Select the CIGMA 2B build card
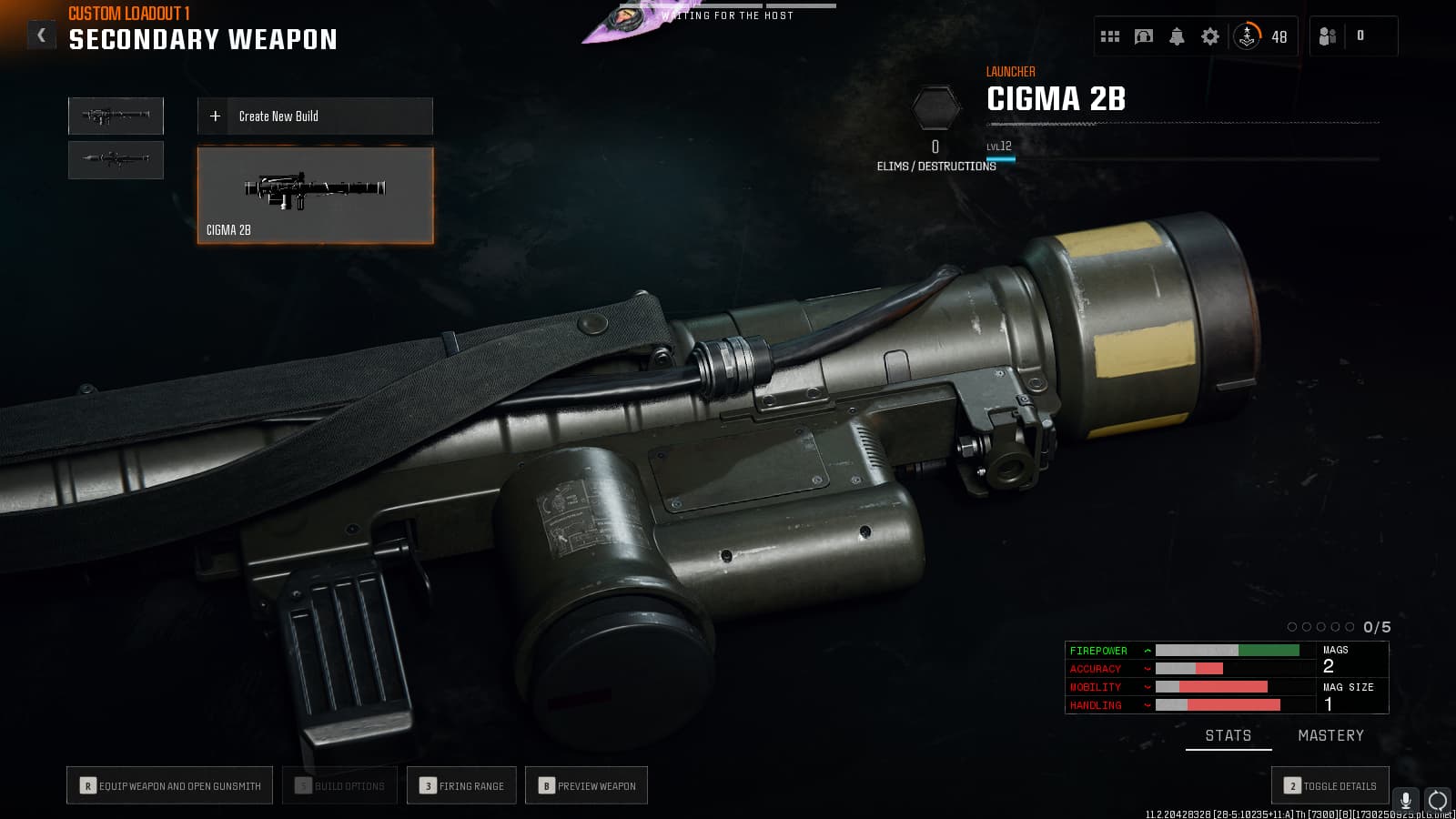The image size is (1456, 819). pyautogui.click(x=315, y=196)
